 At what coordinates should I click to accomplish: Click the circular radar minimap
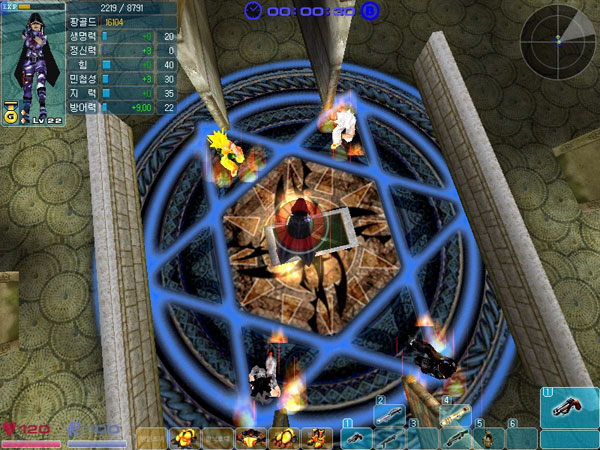pyautogui.click(x=558, y=39)
